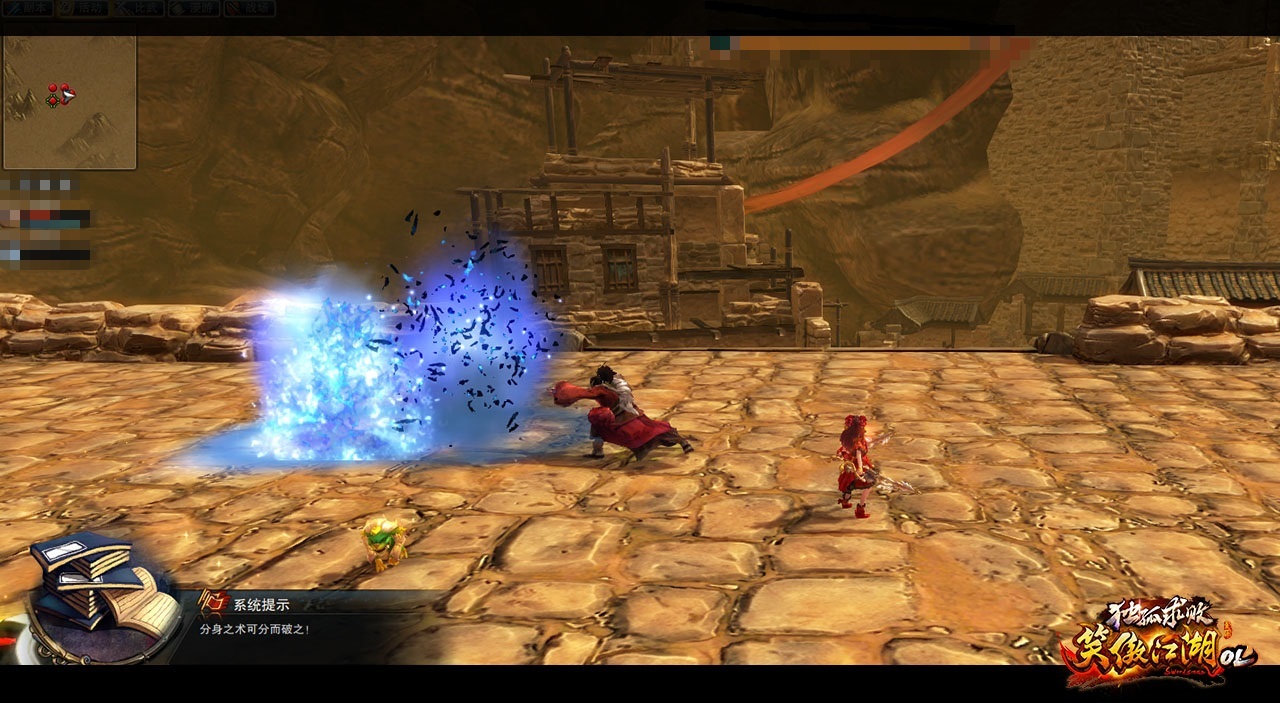Click the desert minimap
Viewport: 1280px width, 703px height.
click(x=69, y=102)
